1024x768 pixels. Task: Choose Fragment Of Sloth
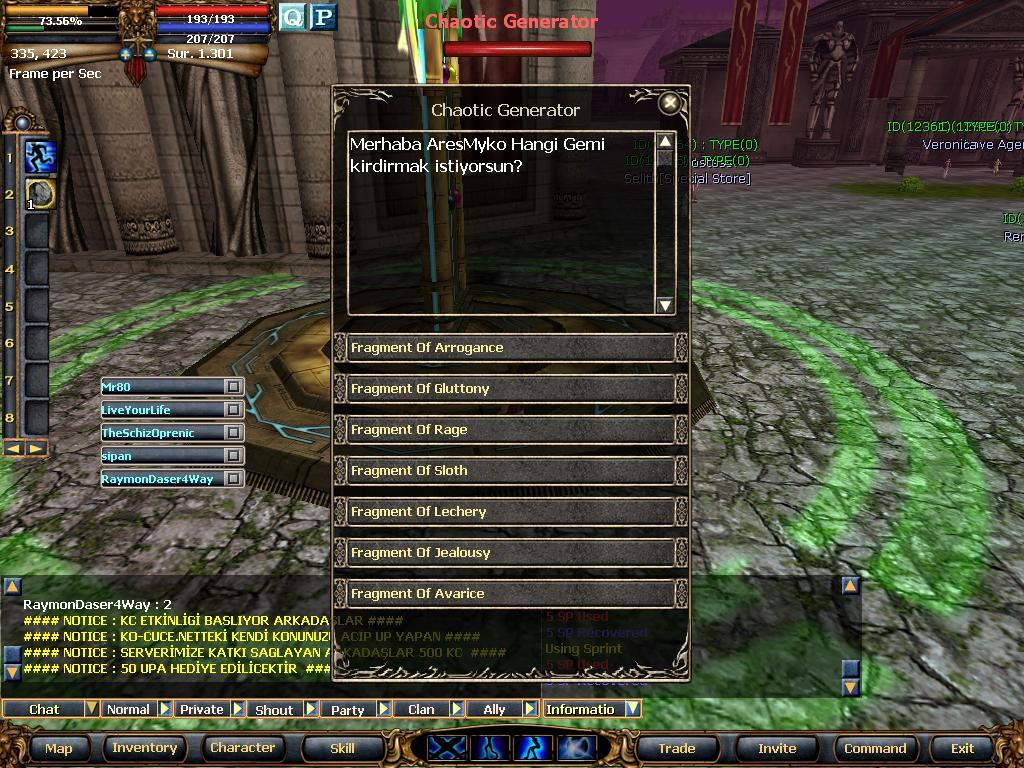510,471
